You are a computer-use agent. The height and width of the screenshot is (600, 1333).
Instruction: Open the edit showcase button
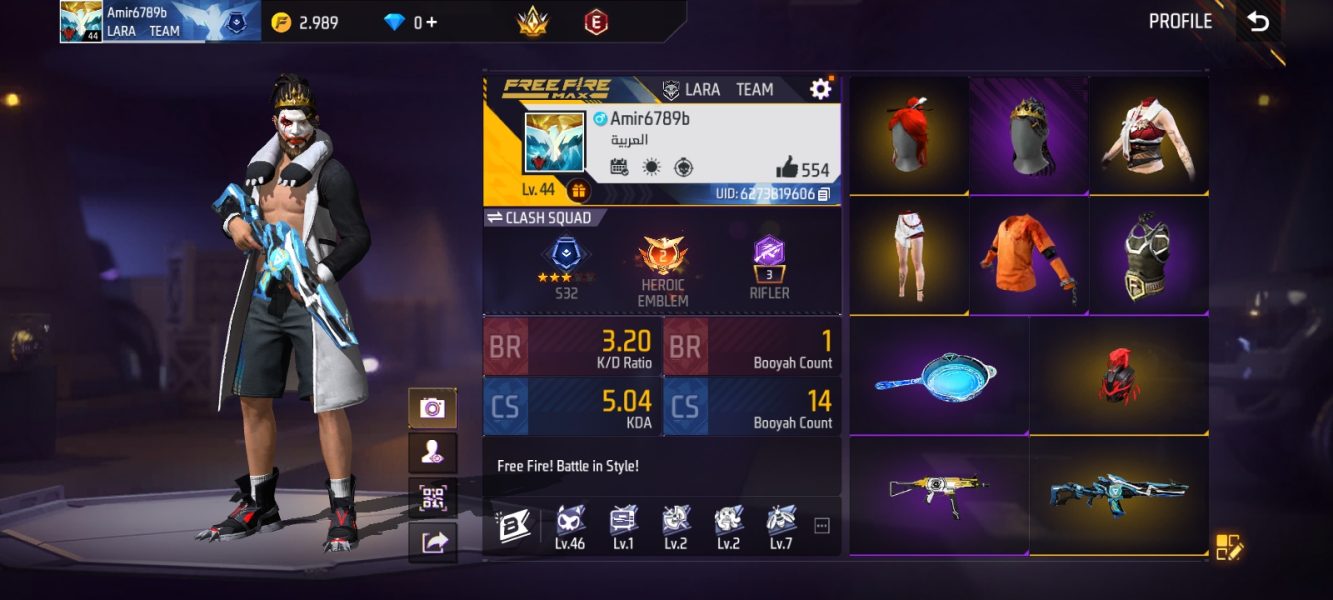[x=1229, y=547]
